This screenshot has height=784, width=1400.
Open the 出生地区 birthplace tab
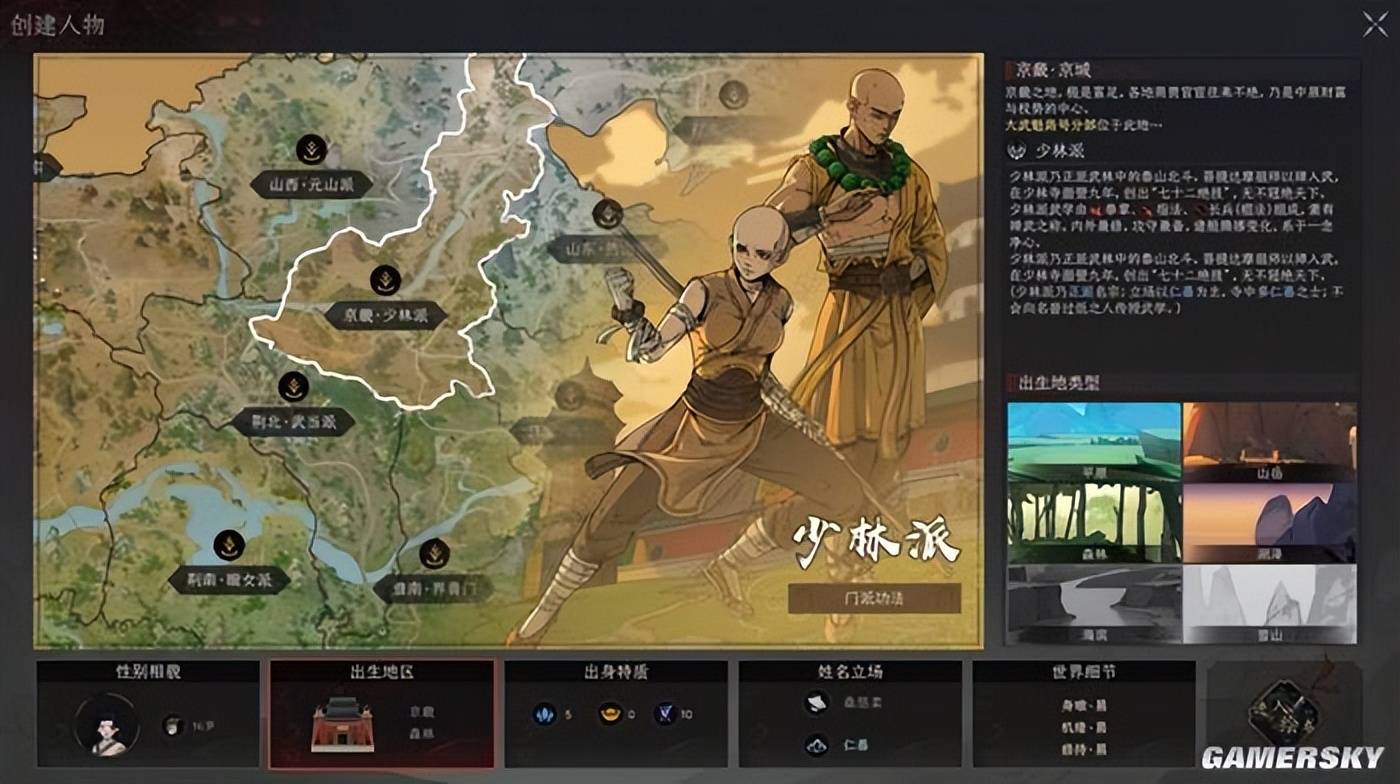(x=381, y=713)
